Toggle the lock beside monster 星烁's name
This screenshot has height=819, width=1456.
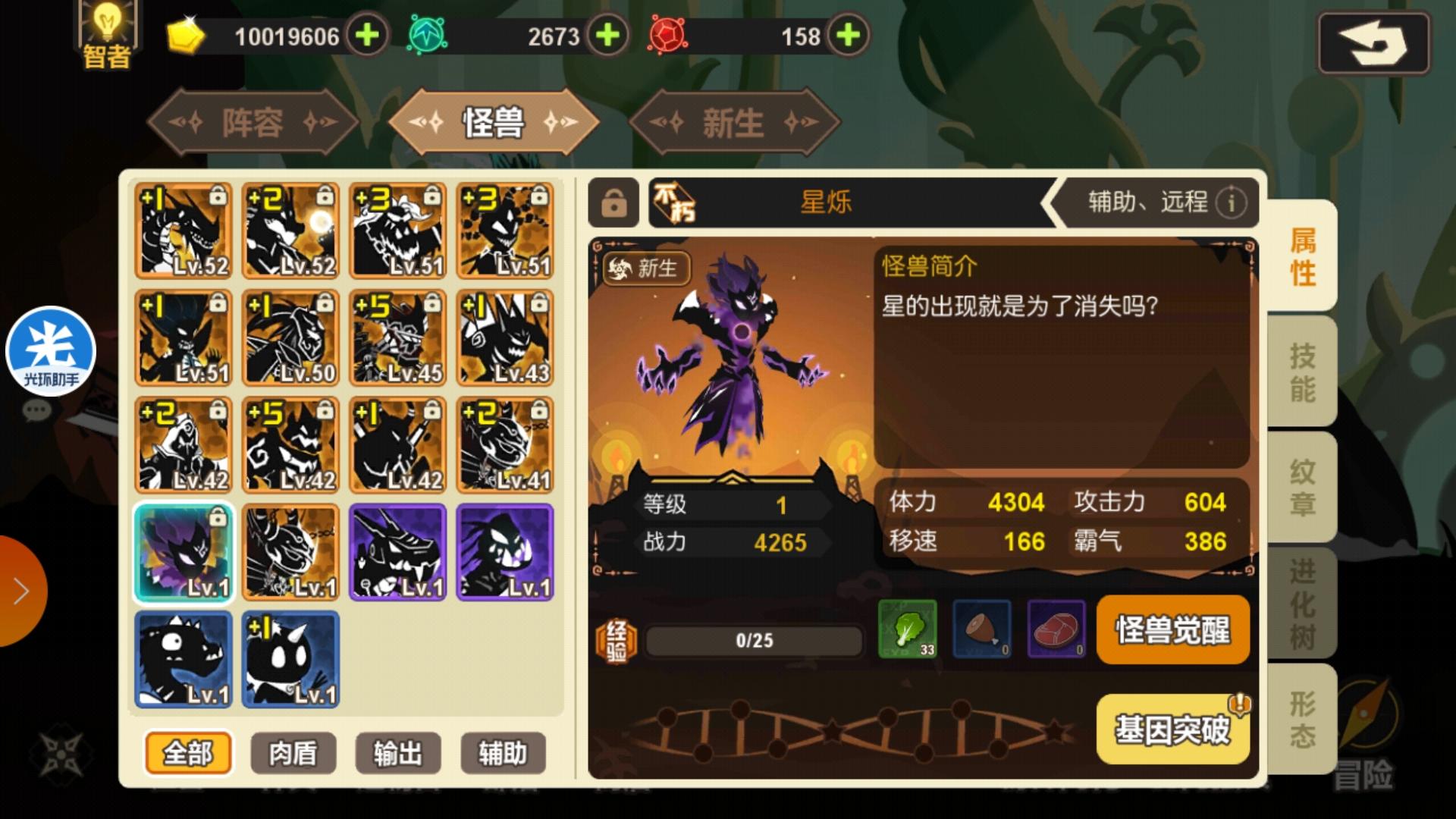pyautogui.click(x=616, y=203)
